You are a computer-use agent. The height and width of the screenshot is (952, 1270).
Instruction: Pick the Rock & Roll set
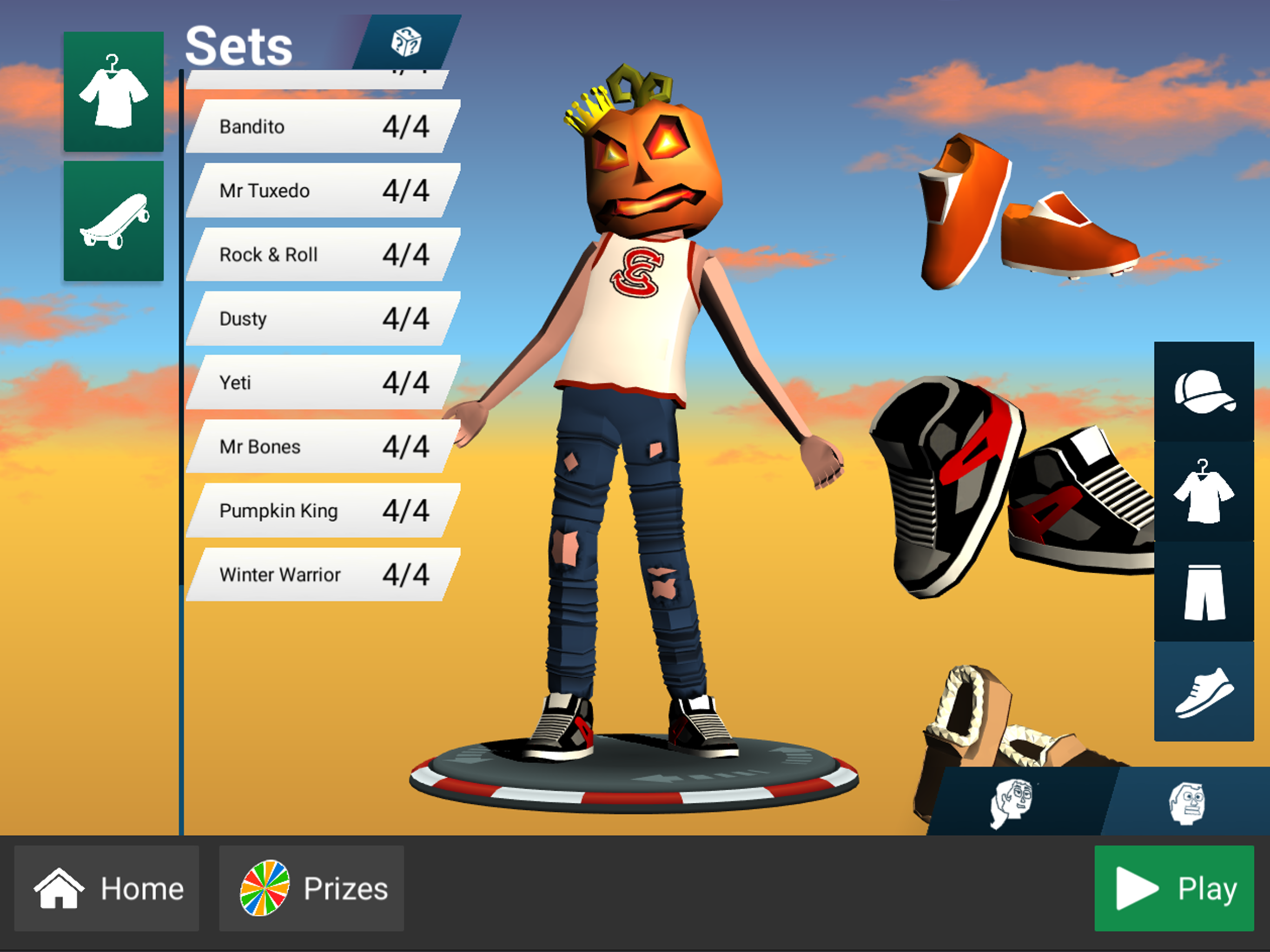[323, 254]
